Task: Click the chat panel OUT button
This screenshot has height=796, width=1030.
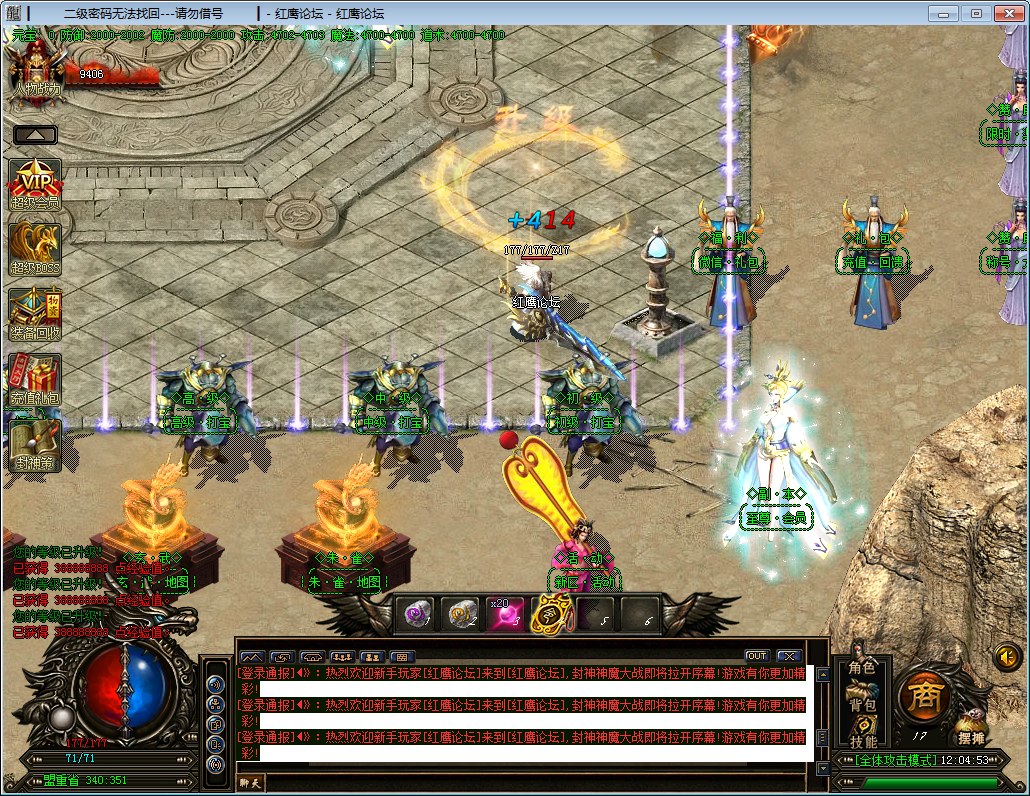Action: pyautogui.click(x=757, y=656)
